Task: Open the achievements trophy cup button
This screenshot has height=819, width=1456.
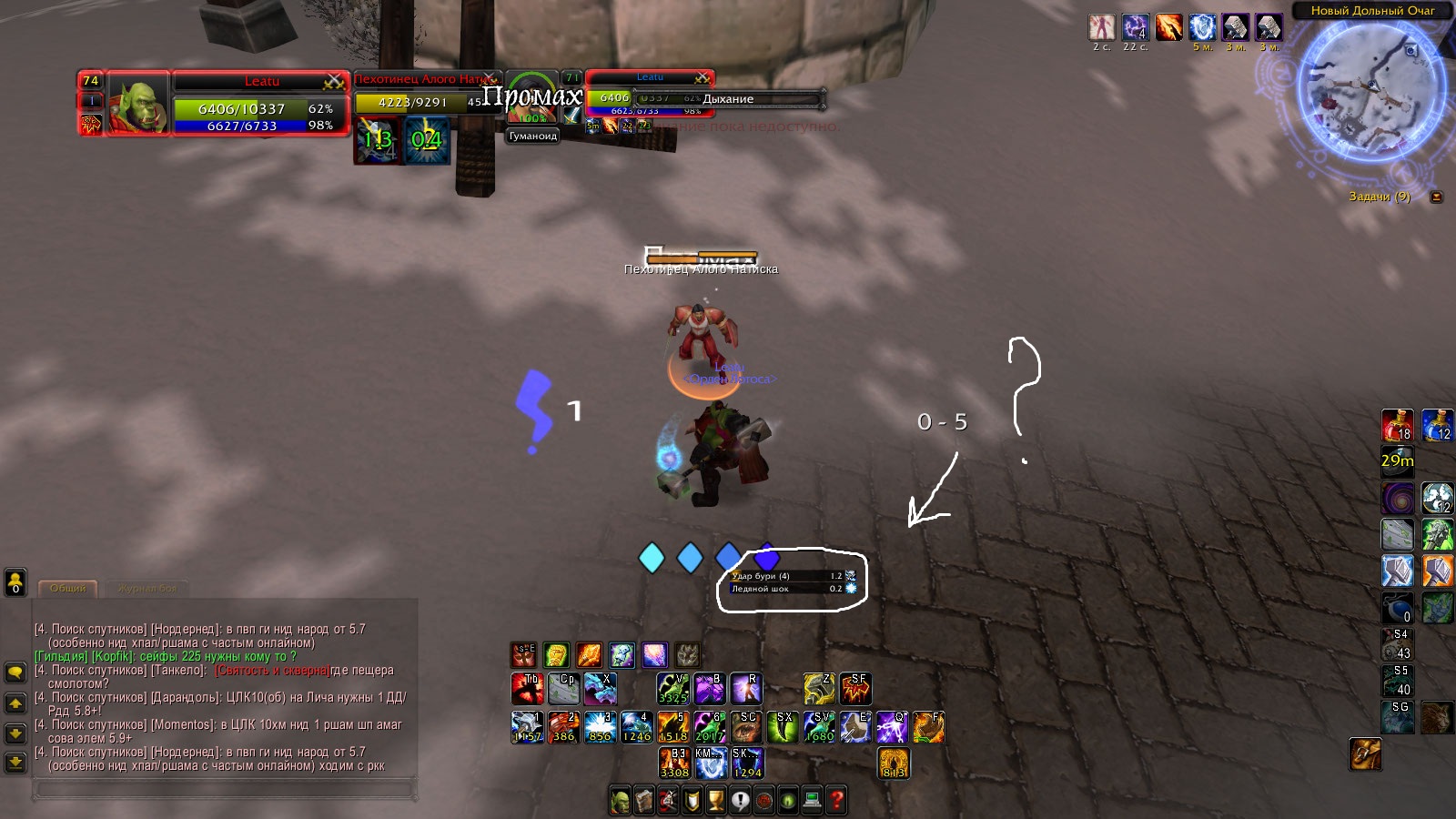Action: click(x=716, y=801)
